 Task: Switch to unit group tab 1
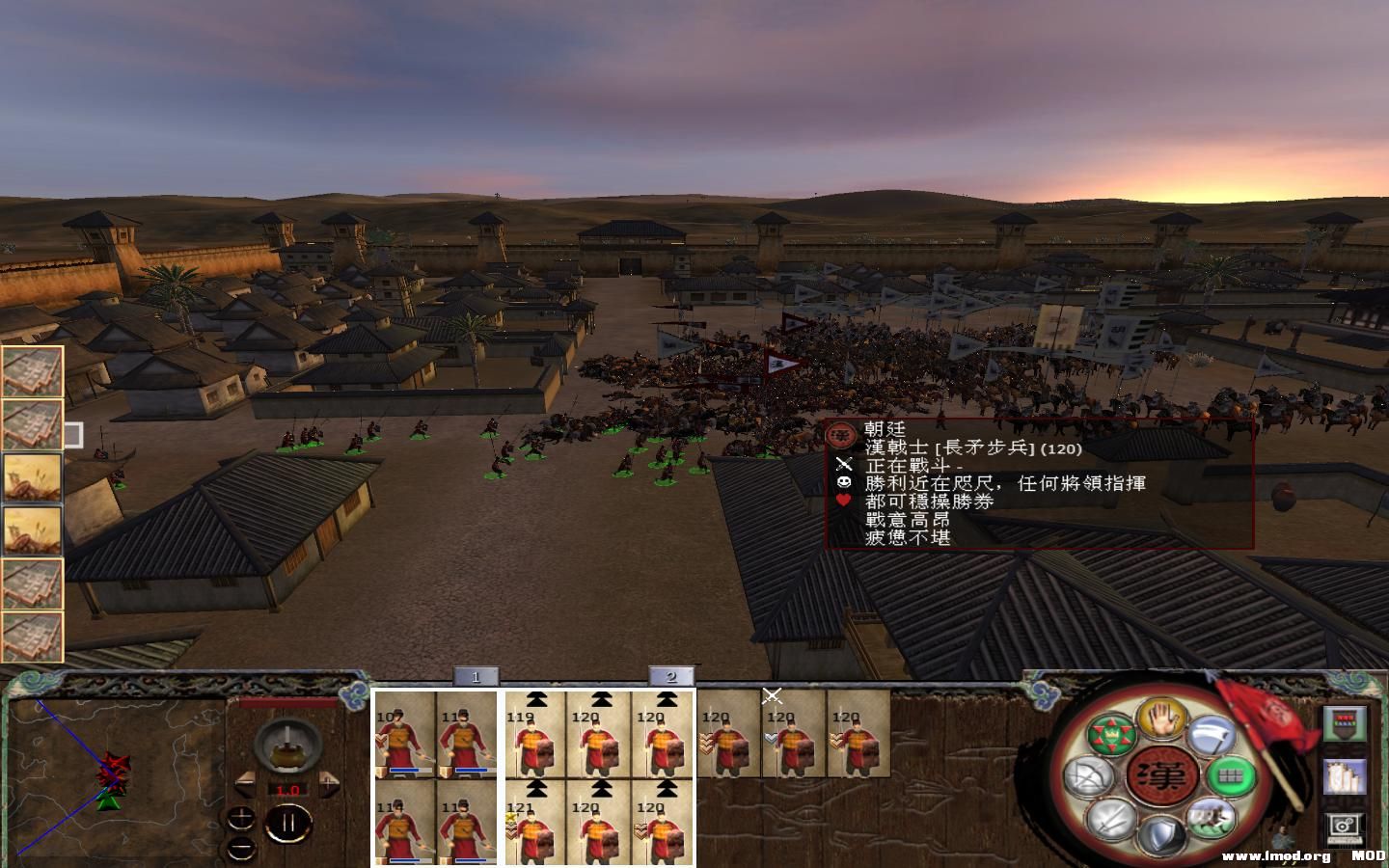click(x=476, y=678)
